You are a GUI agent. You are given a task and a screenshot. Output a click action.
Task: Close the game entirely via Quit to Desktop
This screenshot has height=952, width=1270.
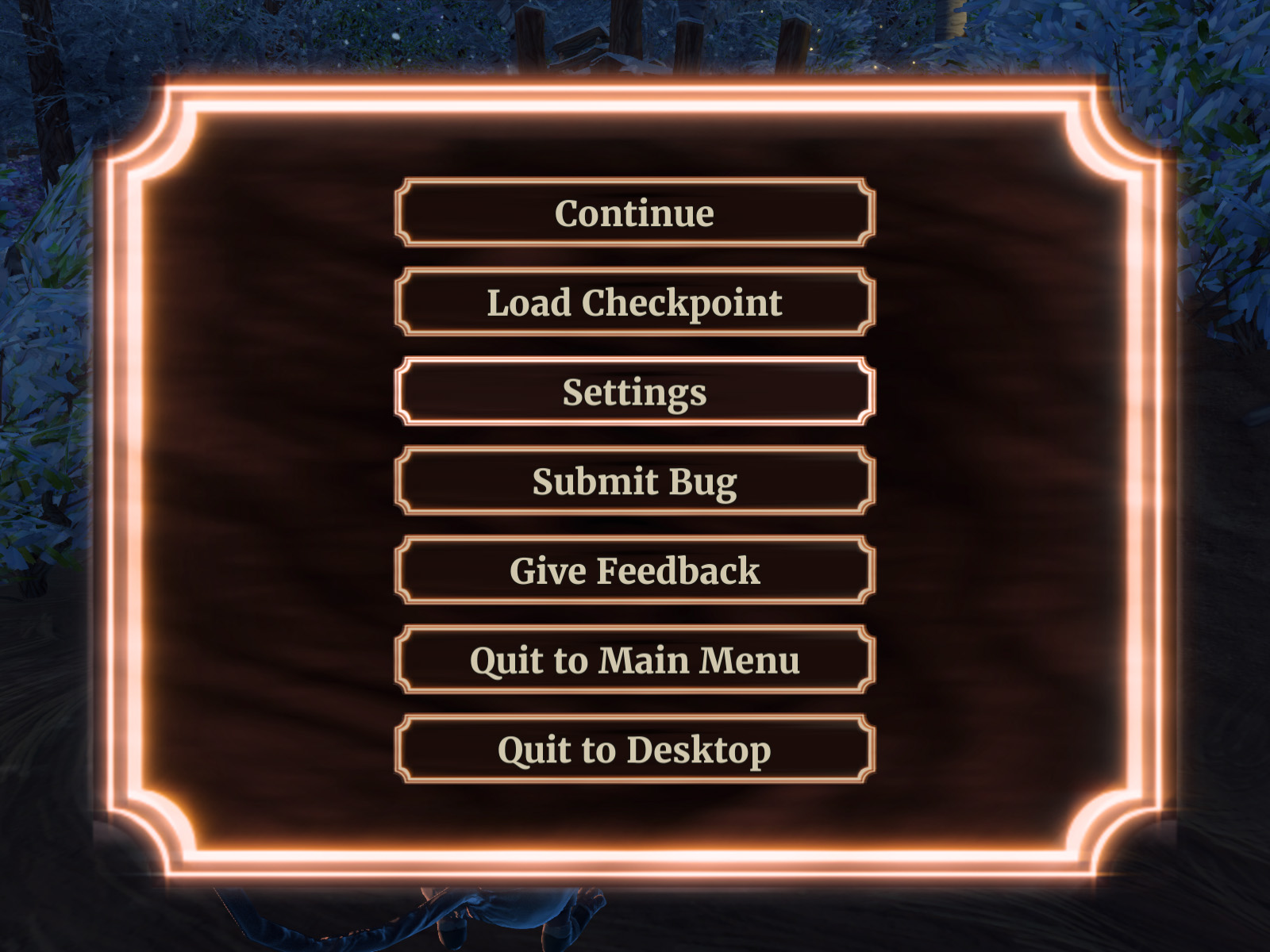point(635,747)
